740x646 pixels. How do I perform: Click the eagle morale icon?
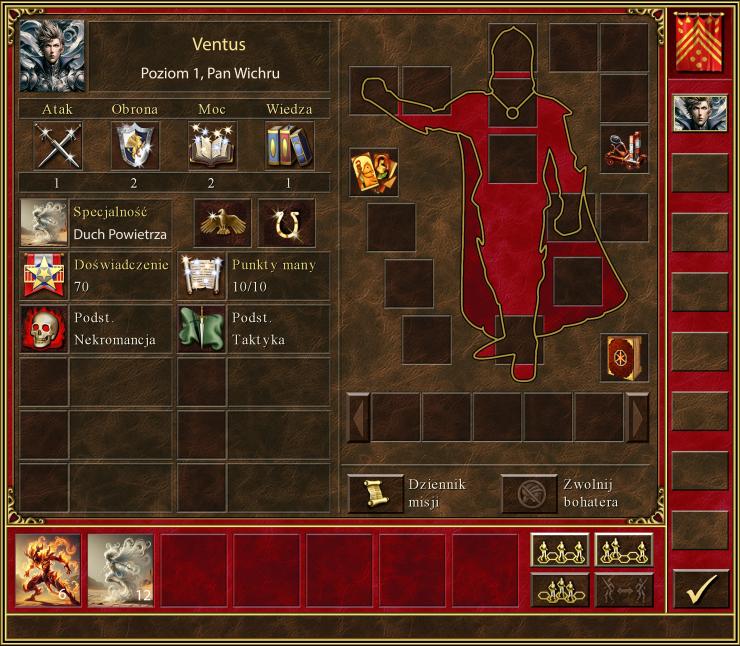(x=222, y=222)
